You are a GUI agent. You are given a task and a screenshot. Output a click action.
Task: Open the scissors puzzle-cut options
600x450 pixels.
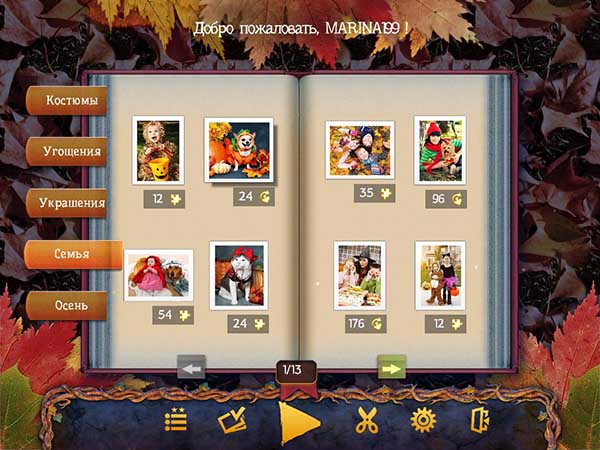366,421
